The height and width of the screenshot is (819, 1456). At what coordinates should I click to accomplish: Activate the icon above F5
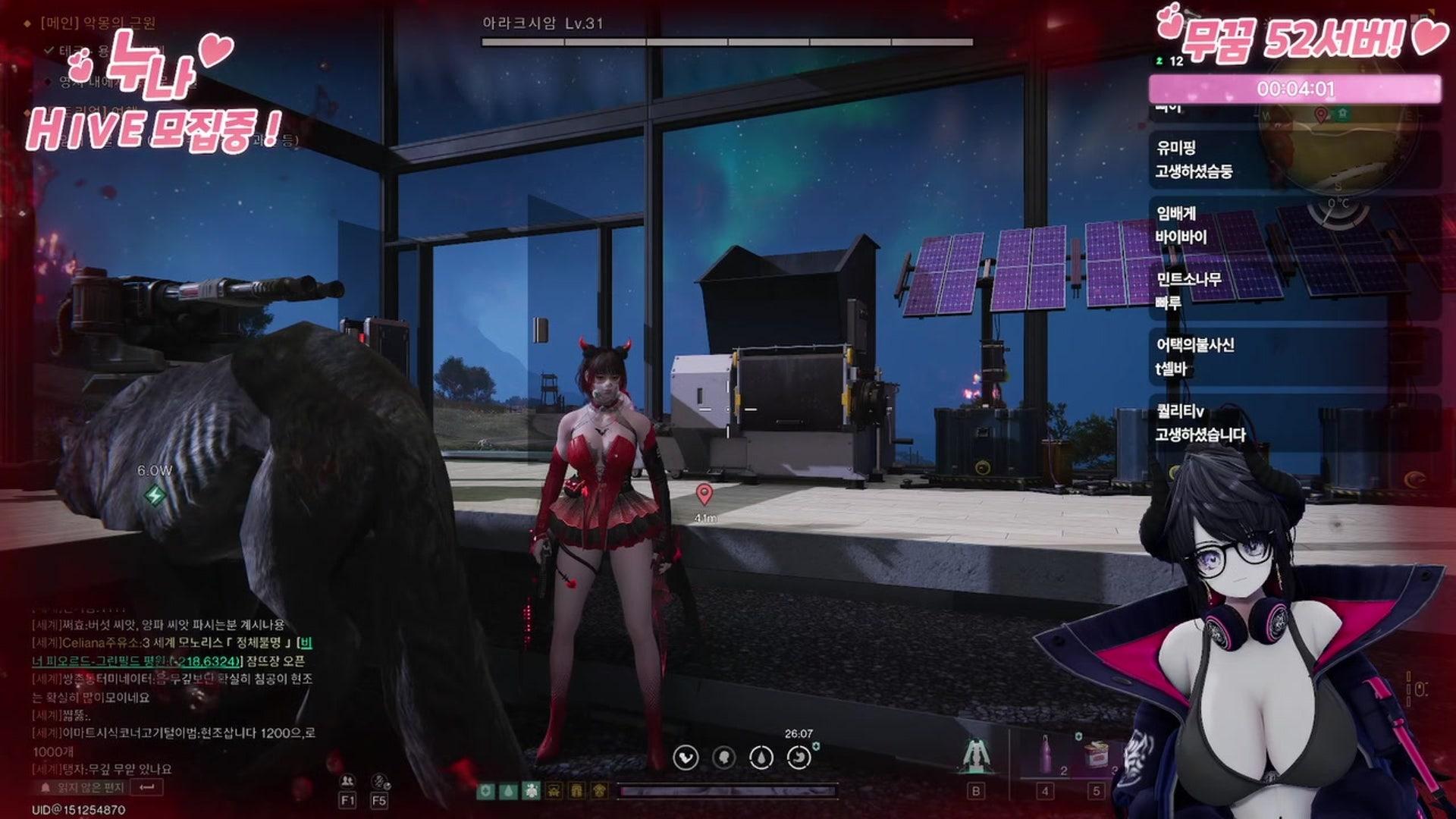click(x=379, y=780)
